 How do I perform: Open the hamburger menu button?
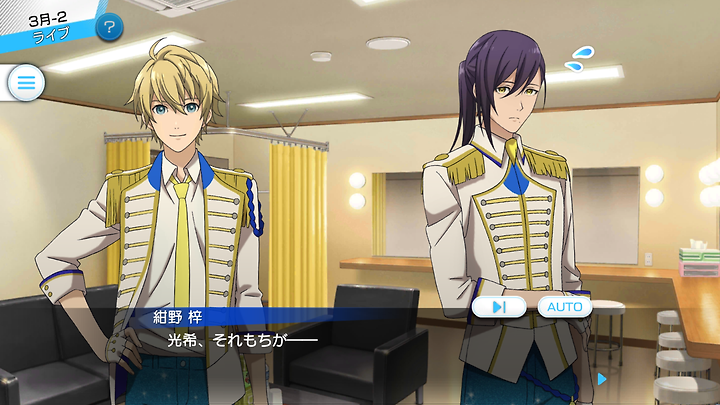pyautogui.click(x=25, y=83)
